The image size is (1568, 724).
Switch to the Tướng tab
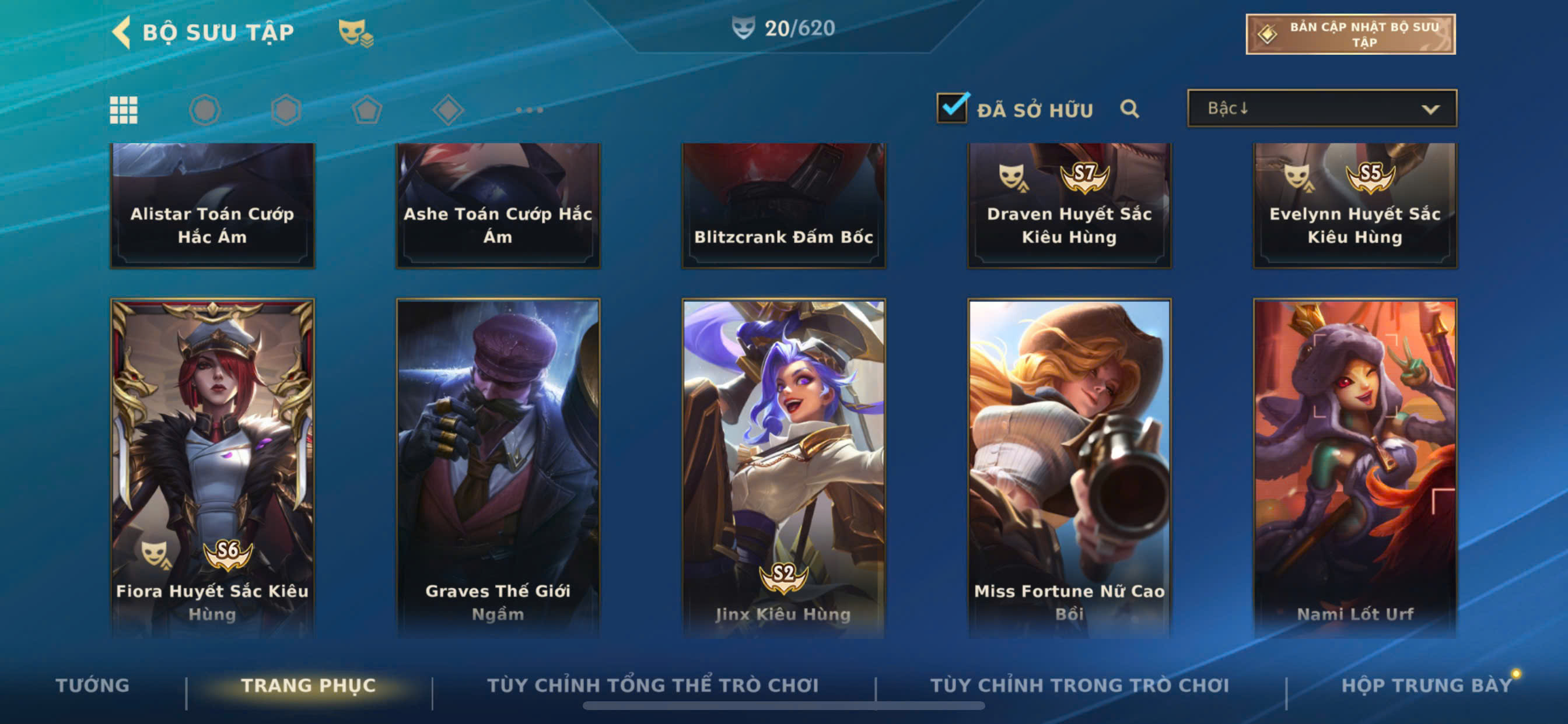pos(93,685)
